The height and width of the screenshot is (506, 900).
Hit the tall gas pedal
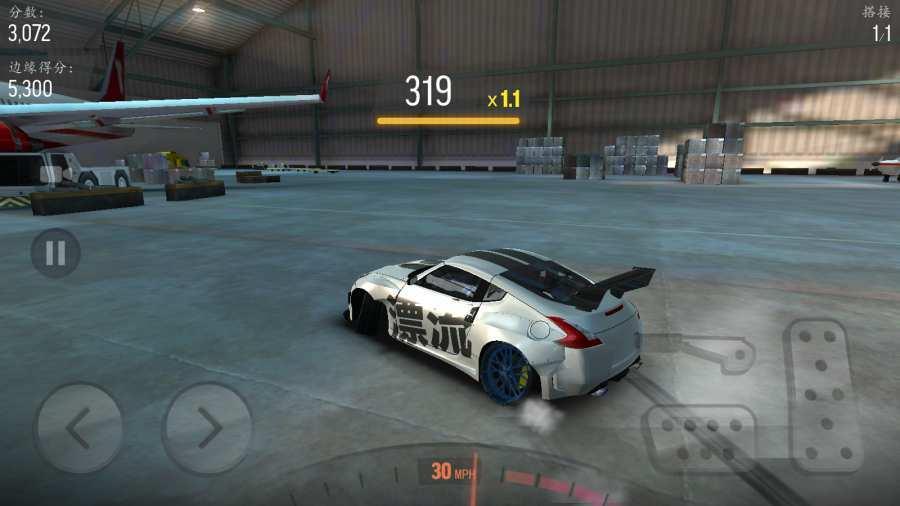pos(823,394)
